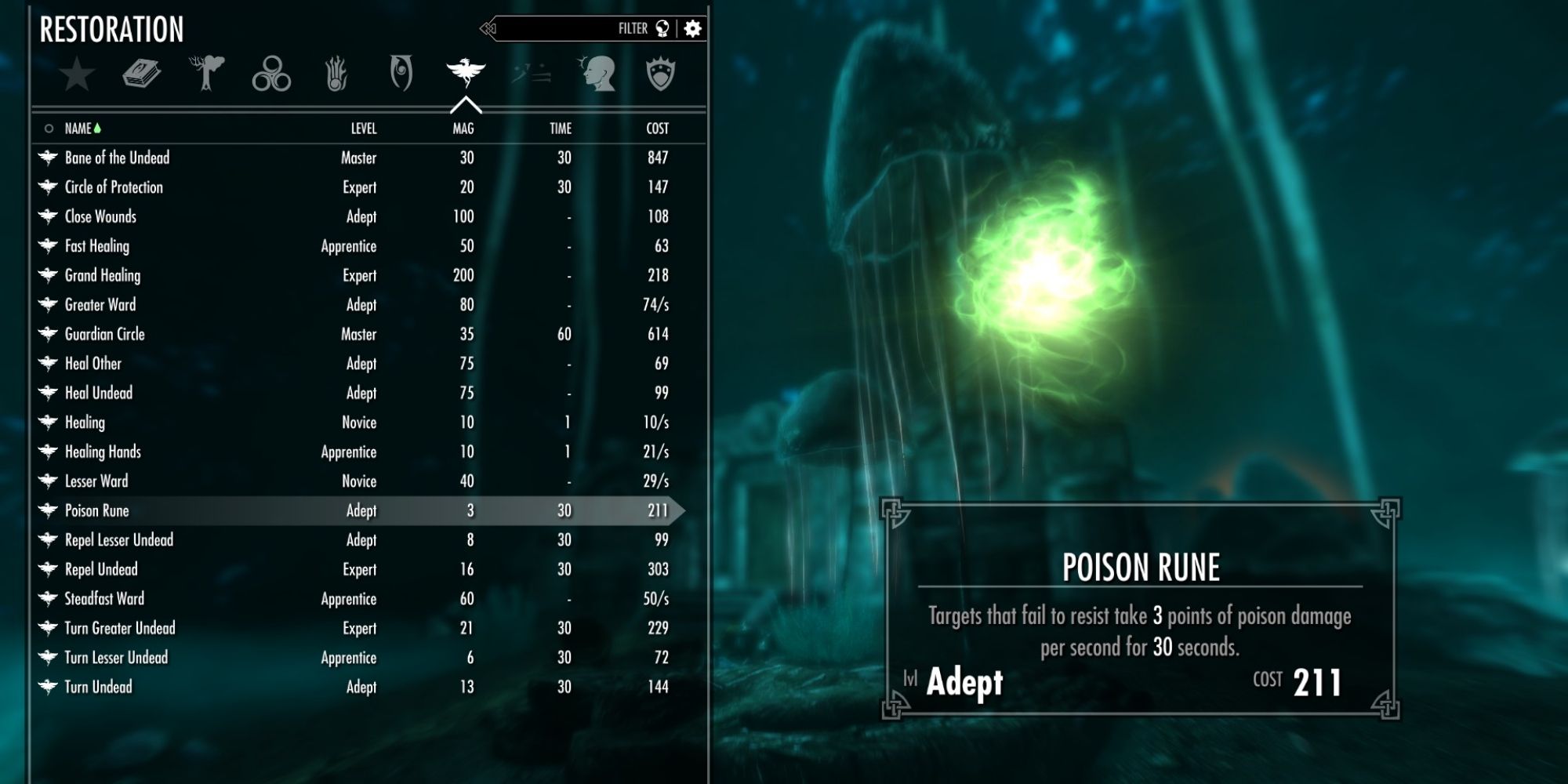Switch to the Shouts tab
Viewport: 1568px width, 784px height.
tap(529, 73)
